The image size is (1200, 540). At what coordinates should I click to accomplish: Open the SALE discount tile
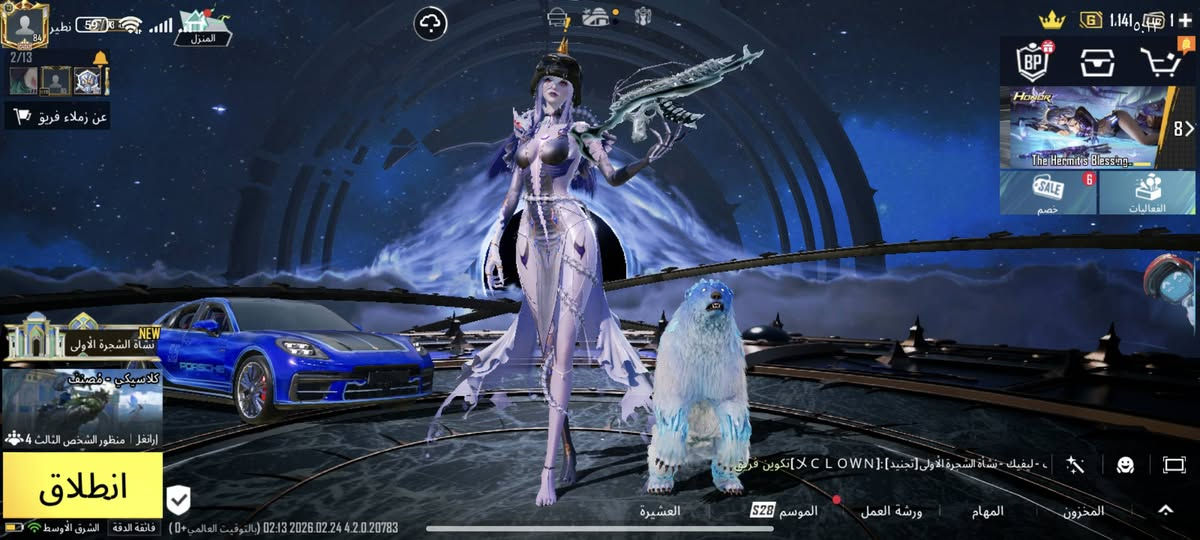pyautogui.click(x=1048, y=192)
